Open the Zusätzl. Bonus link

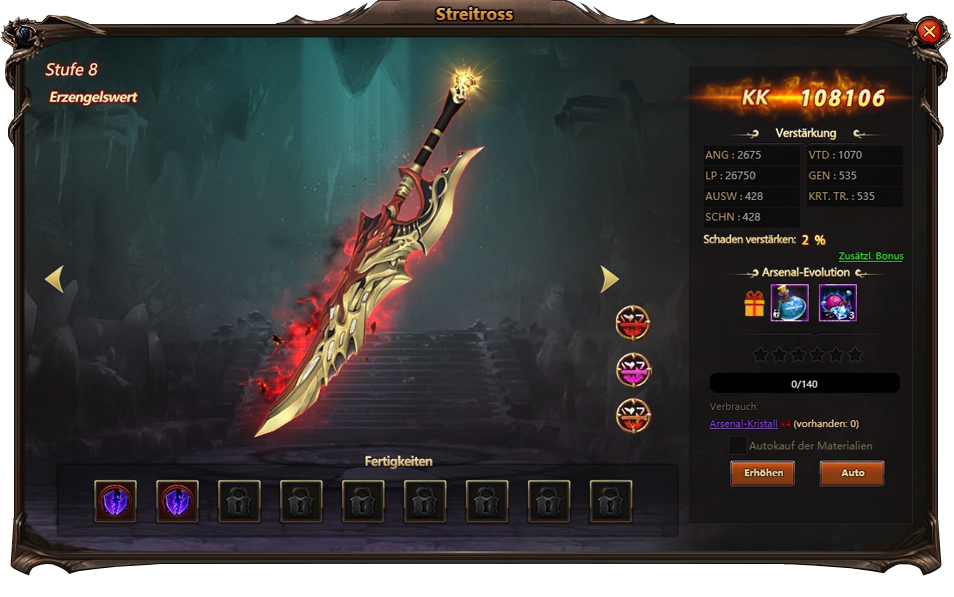click(x=870, y=256)
